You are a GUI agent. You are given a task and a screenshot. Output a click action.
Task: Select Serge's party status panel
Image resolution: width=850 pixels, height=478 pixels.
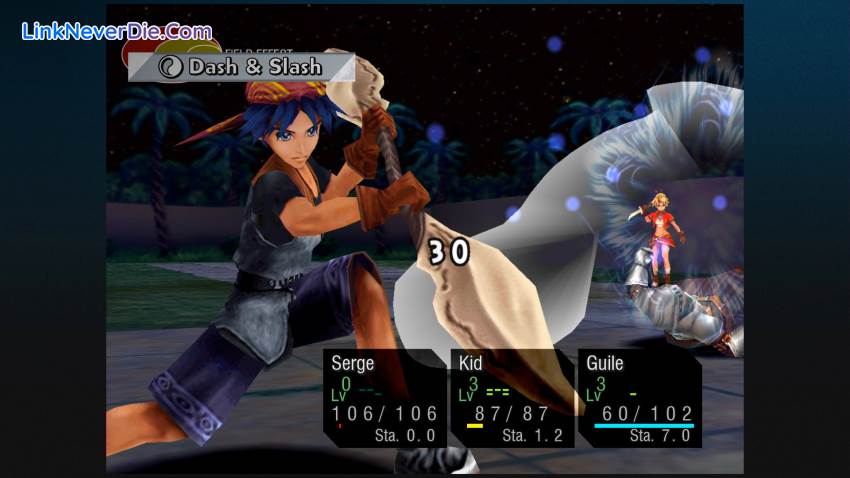384,397
